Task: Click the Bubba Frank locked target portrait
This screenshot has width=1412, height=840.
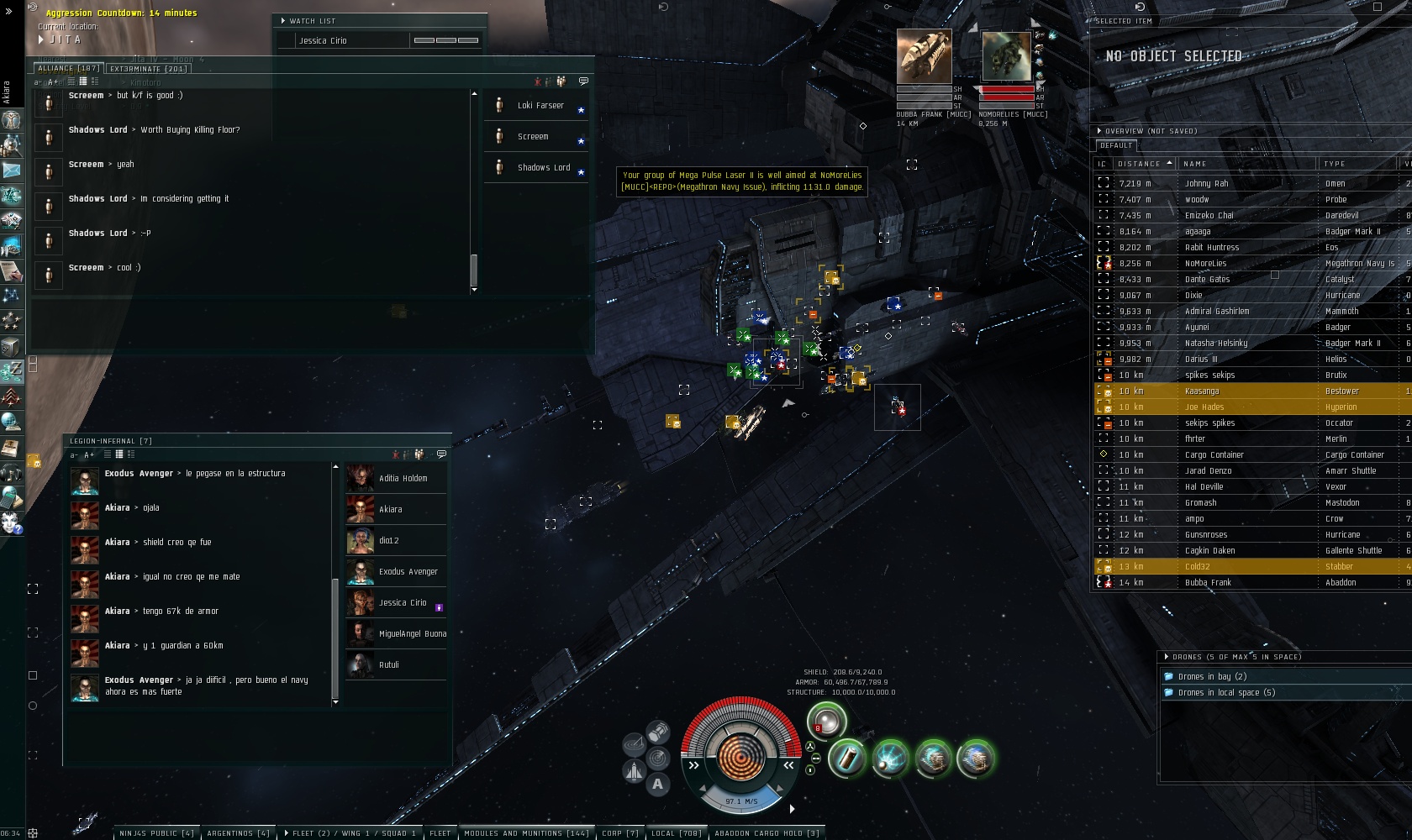Action: pyautogui.click(x=924, y=57)
